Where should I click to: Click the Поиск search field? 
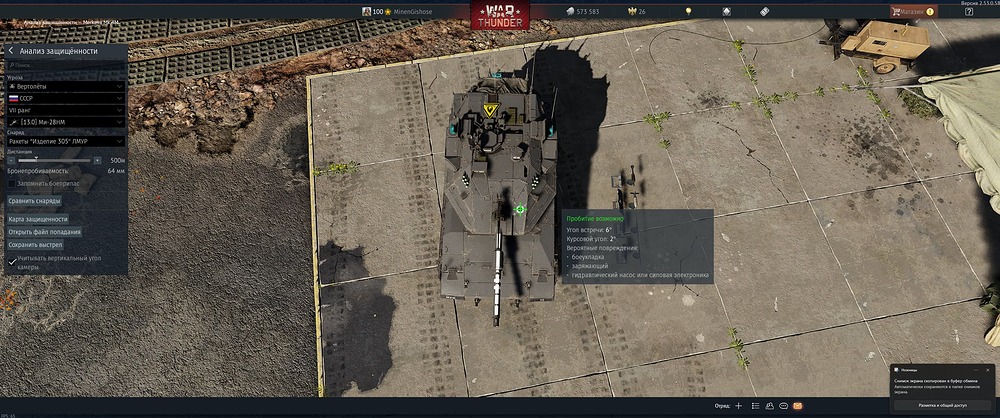tap(65, 66)
